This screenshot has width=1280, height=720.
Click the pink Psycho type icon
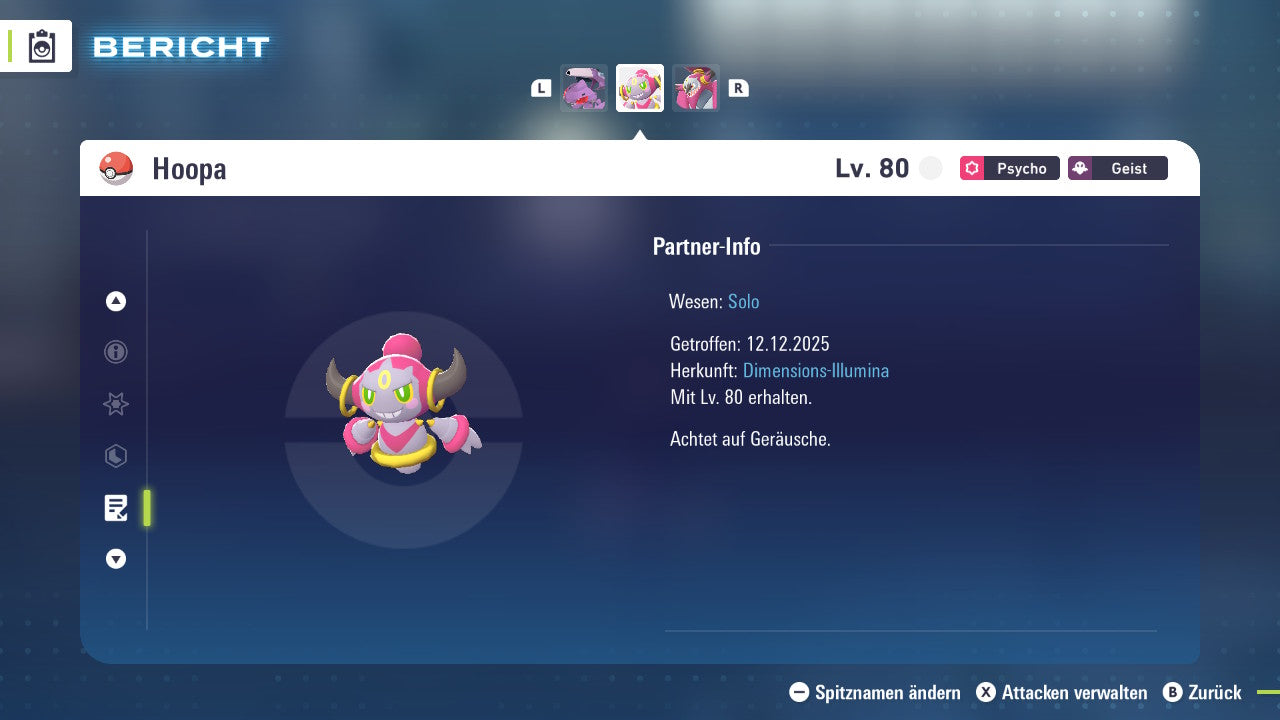pos(971,168)
